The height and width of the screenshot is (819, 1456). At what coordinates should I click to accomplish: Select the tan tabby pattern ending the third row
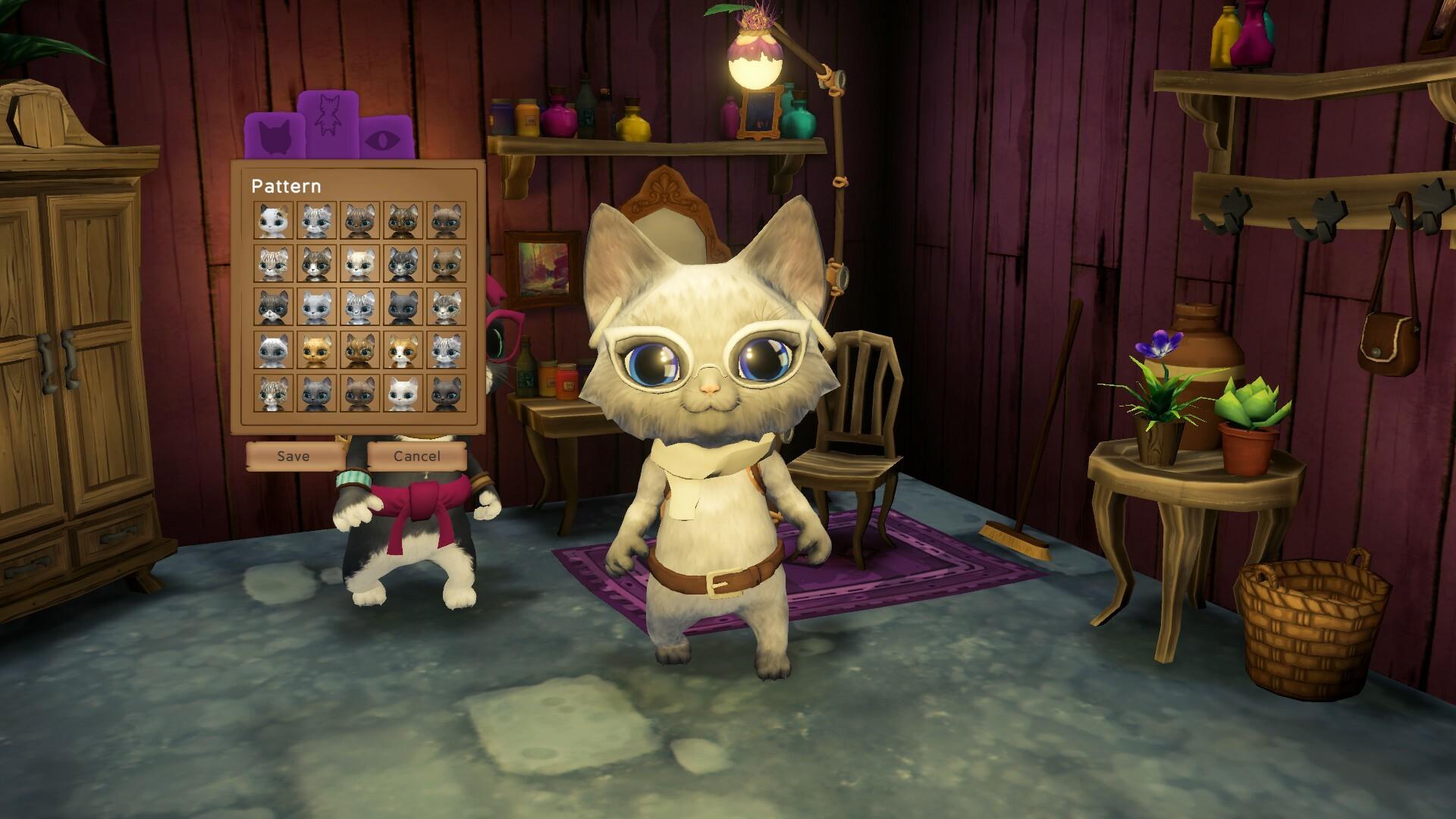click(445, 308)
